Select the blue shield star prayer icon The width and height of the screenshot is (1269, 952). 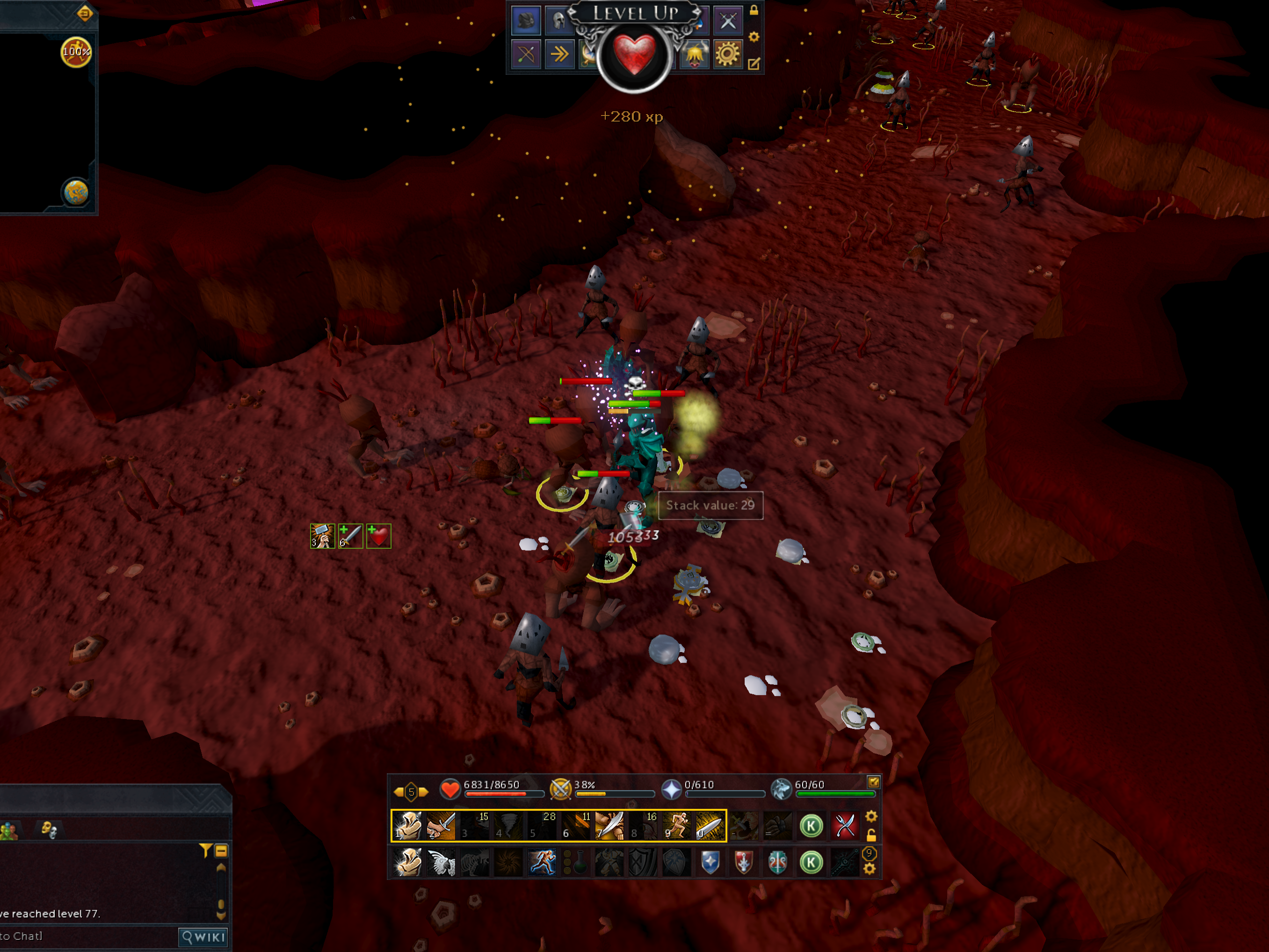710,863
